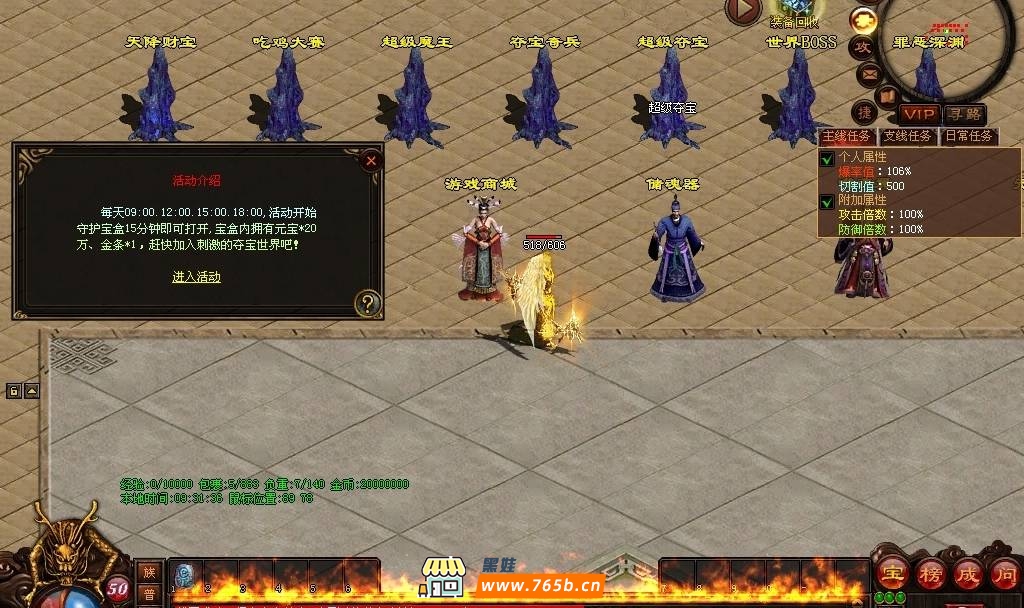Click the 进入活动 link

[x=196, y=277]
